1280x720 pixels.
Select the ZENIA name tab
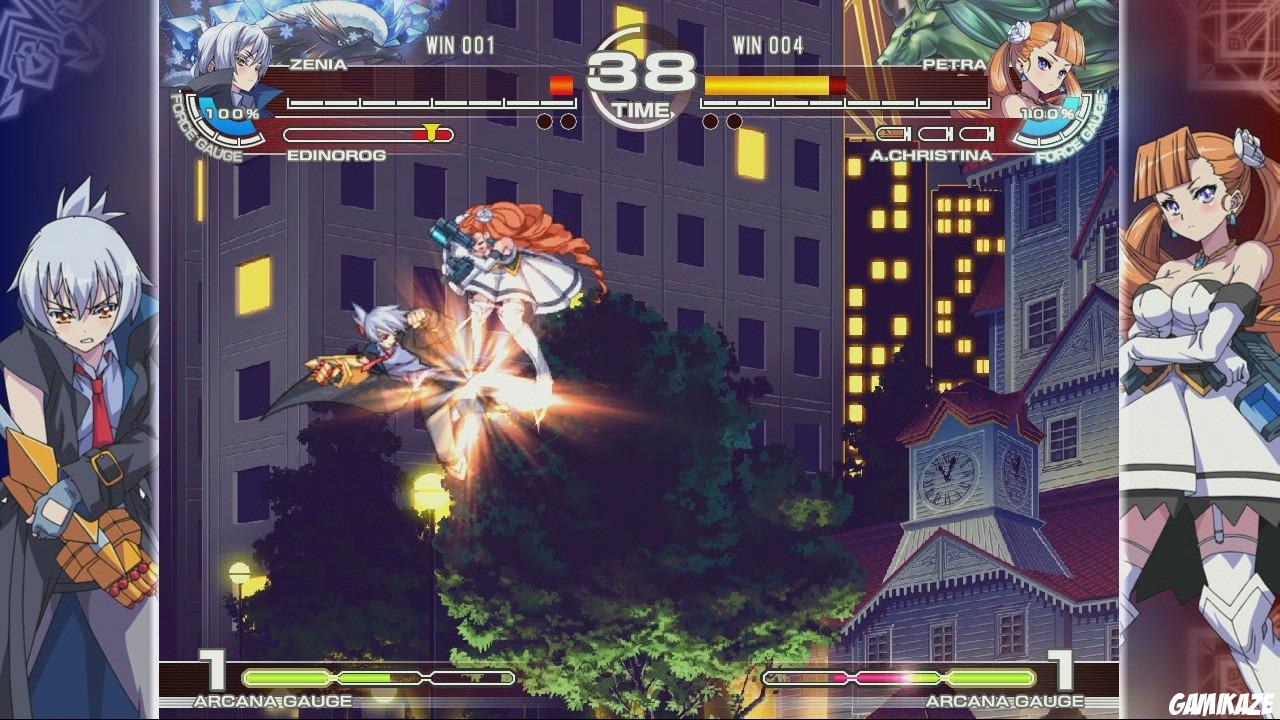[315, 63]
